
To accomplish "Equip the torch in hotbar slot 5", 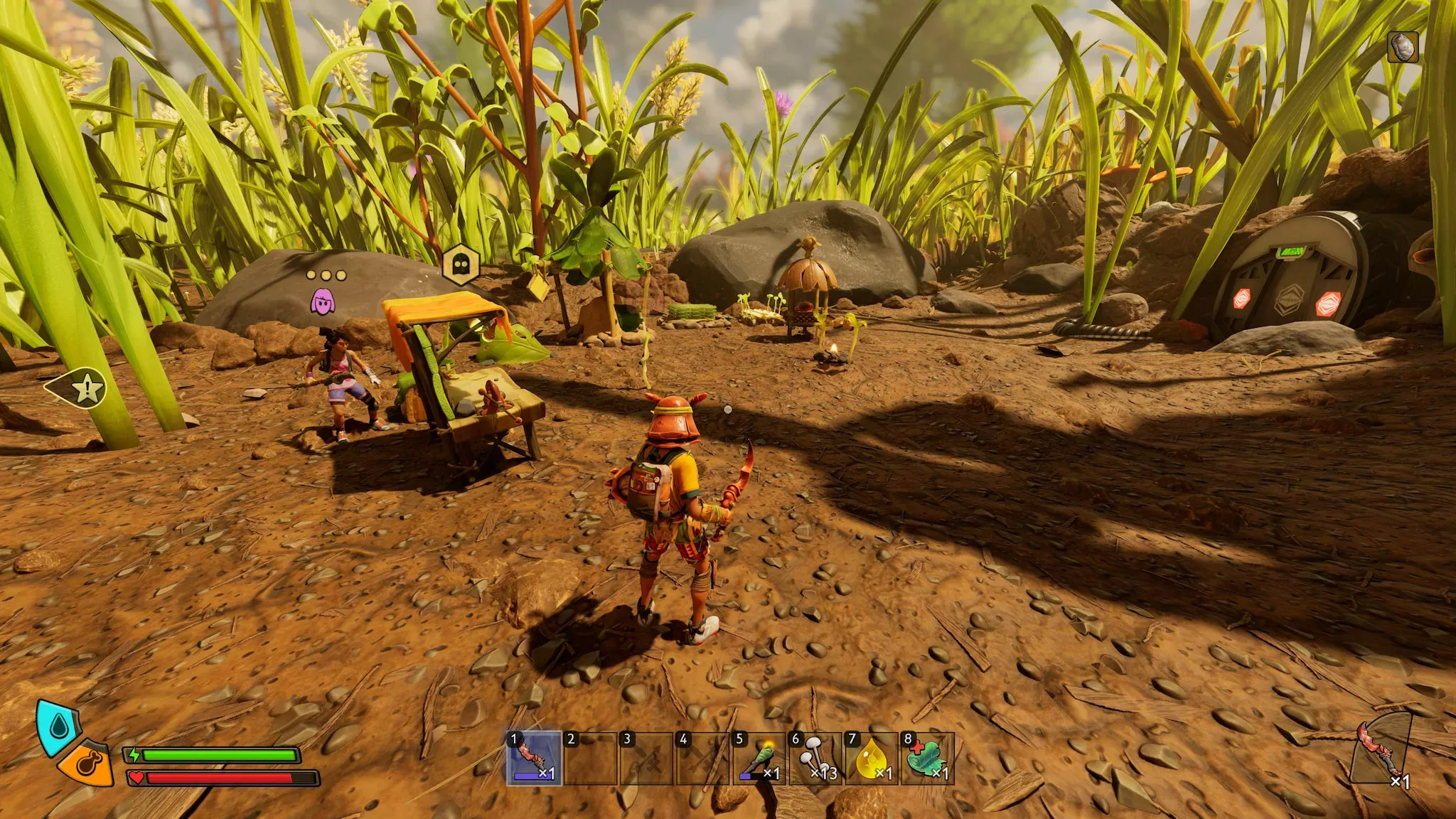I will click(x=759, y=759).
